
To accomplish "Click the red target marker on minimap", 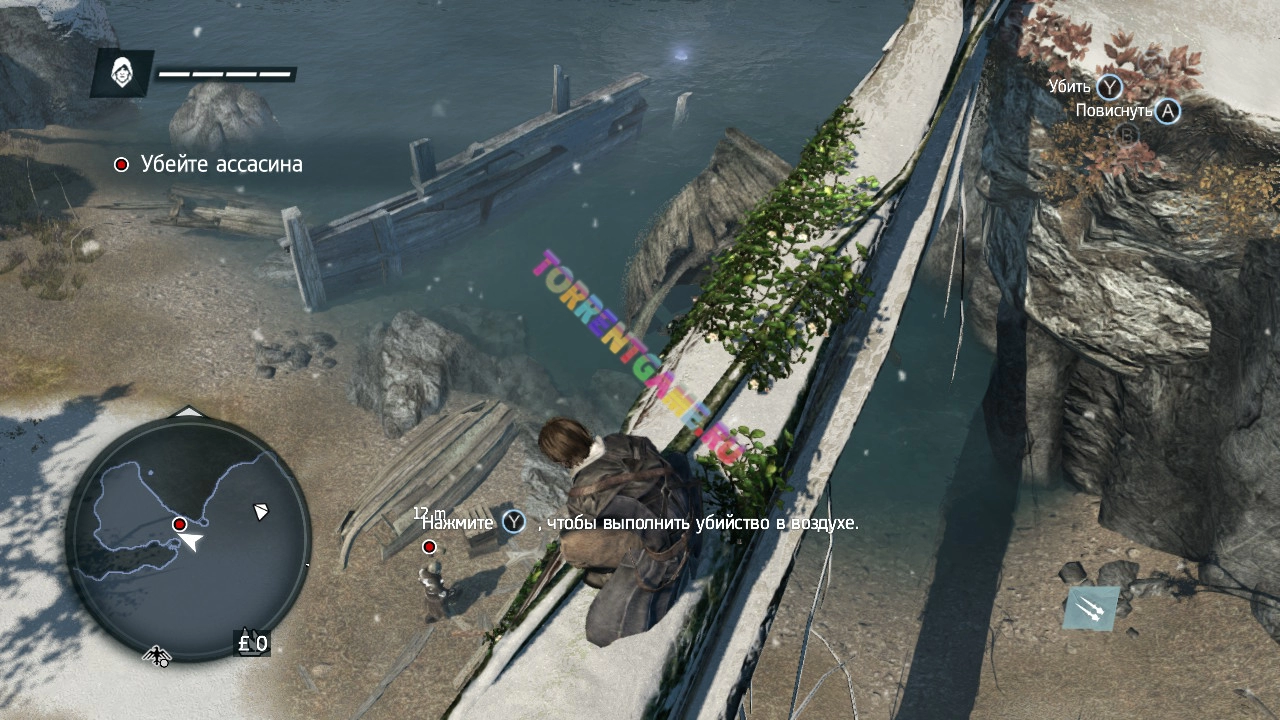I will pos(179,524).
